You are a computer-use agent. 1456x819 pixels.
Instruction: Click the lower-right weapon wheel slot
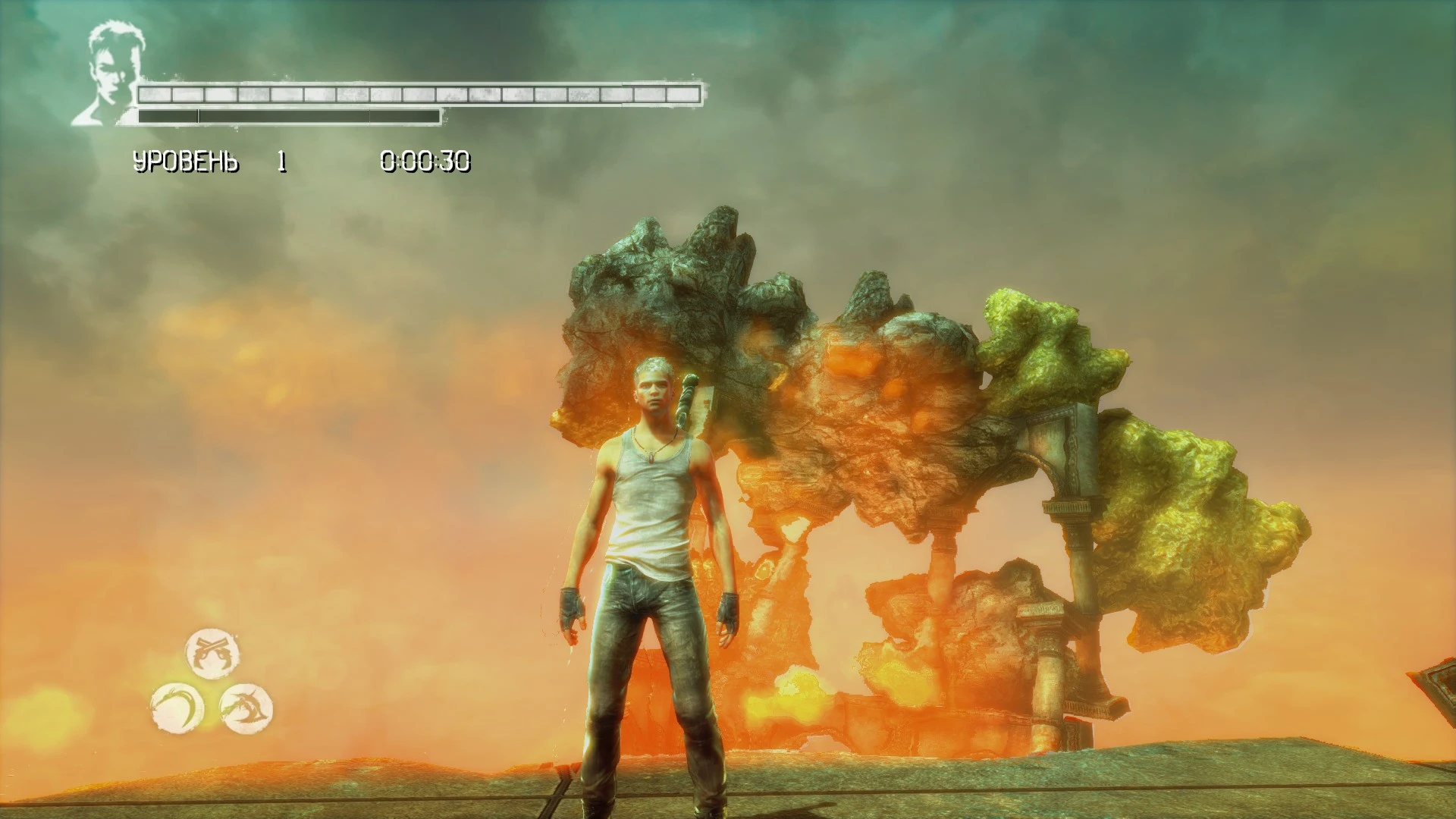[x=244, y=706]
